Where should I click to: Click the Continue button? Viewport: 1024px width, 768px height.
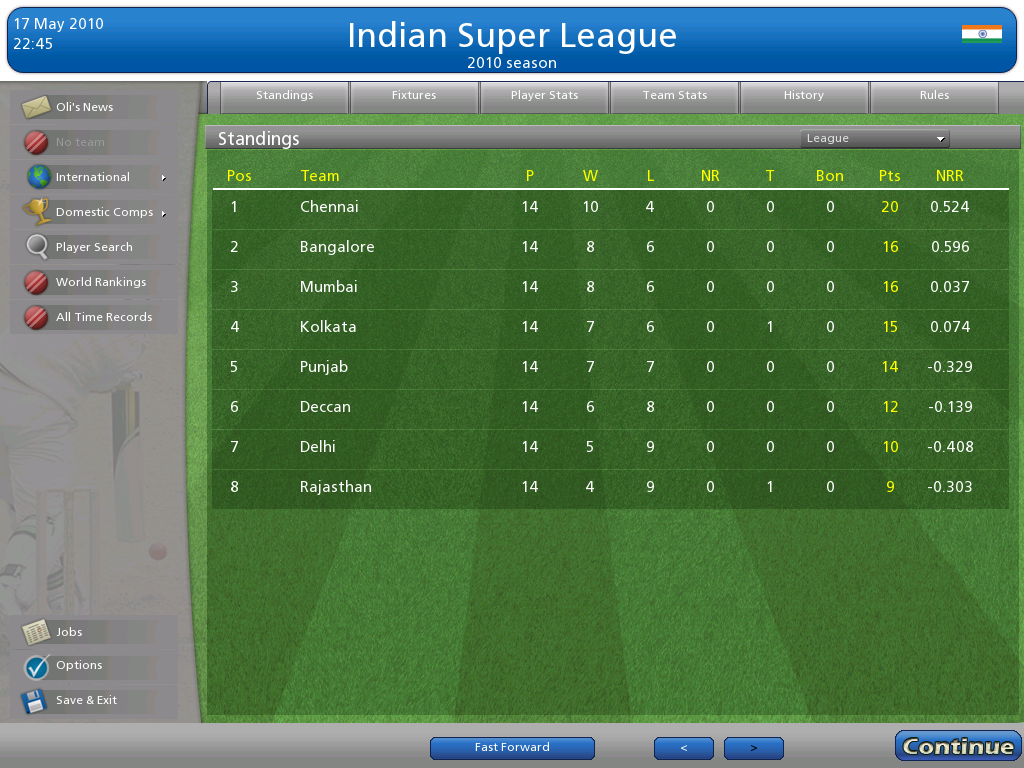(957, 746)
